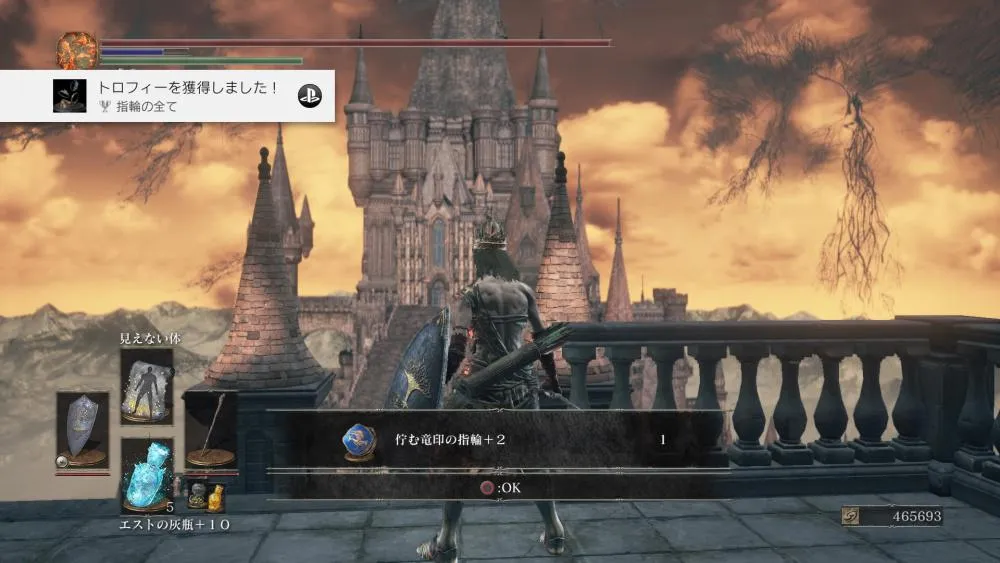
Task: Use the エストの灰瓶+10 item slot
Action: point(146,477)
